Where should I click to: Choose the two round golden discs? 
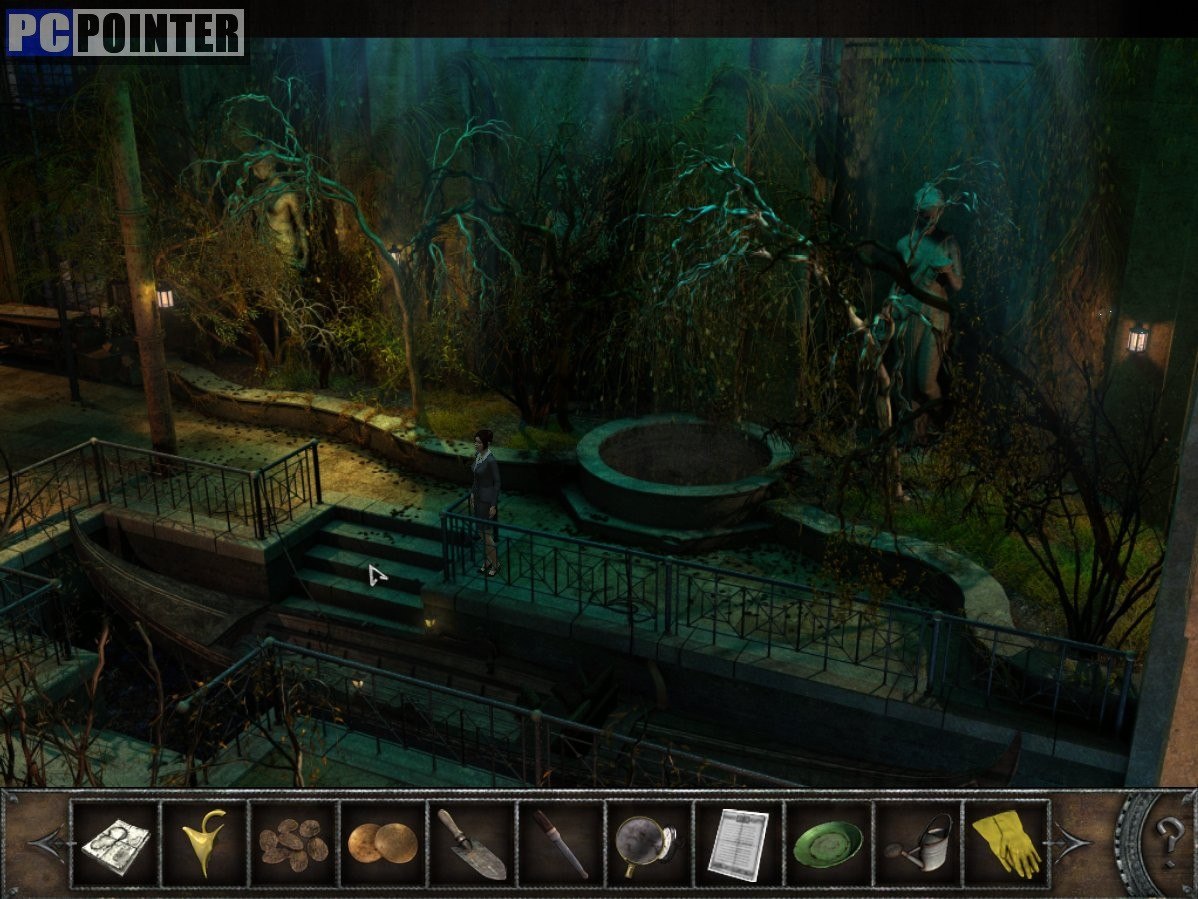(x=382, y=843)
